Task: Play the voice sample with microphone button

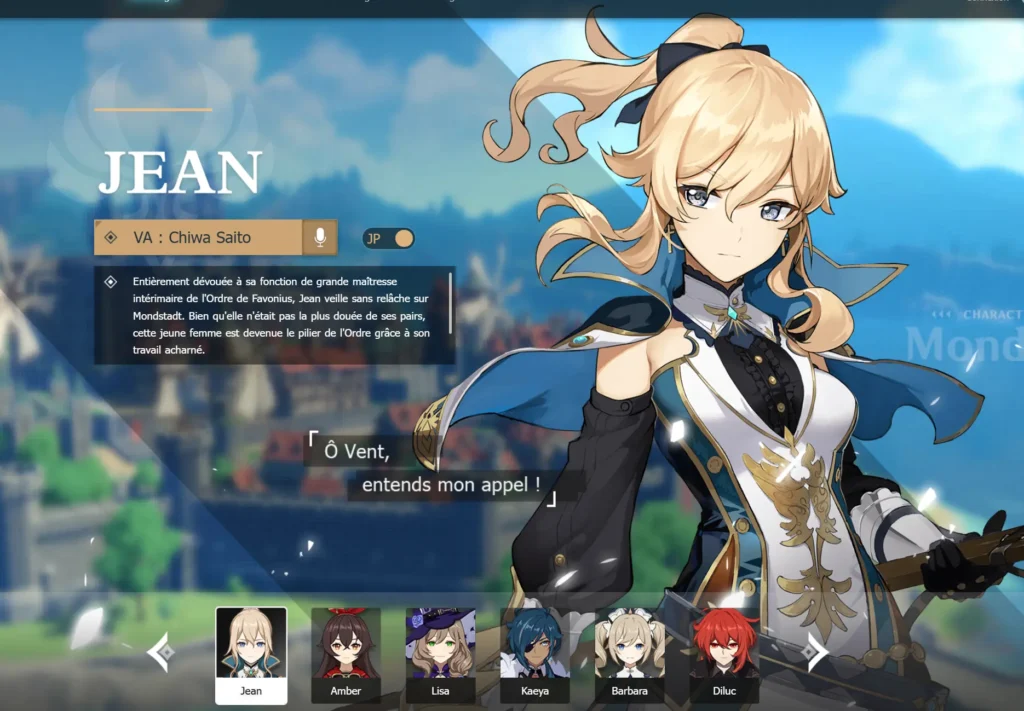Action: pos(320,238)
